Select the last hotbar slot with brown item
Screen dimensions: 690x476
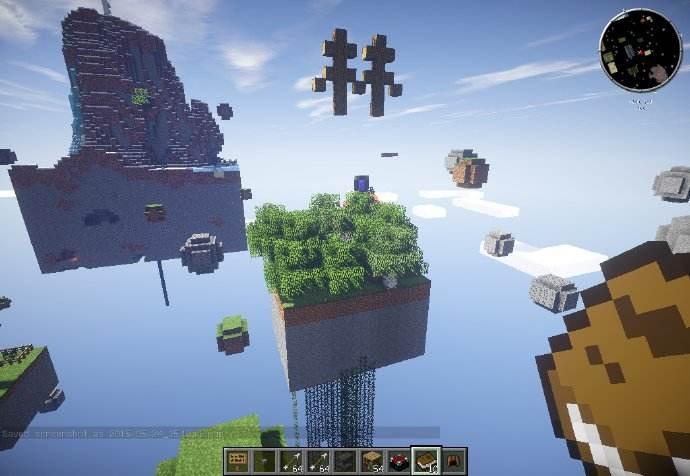click(454, 460)
